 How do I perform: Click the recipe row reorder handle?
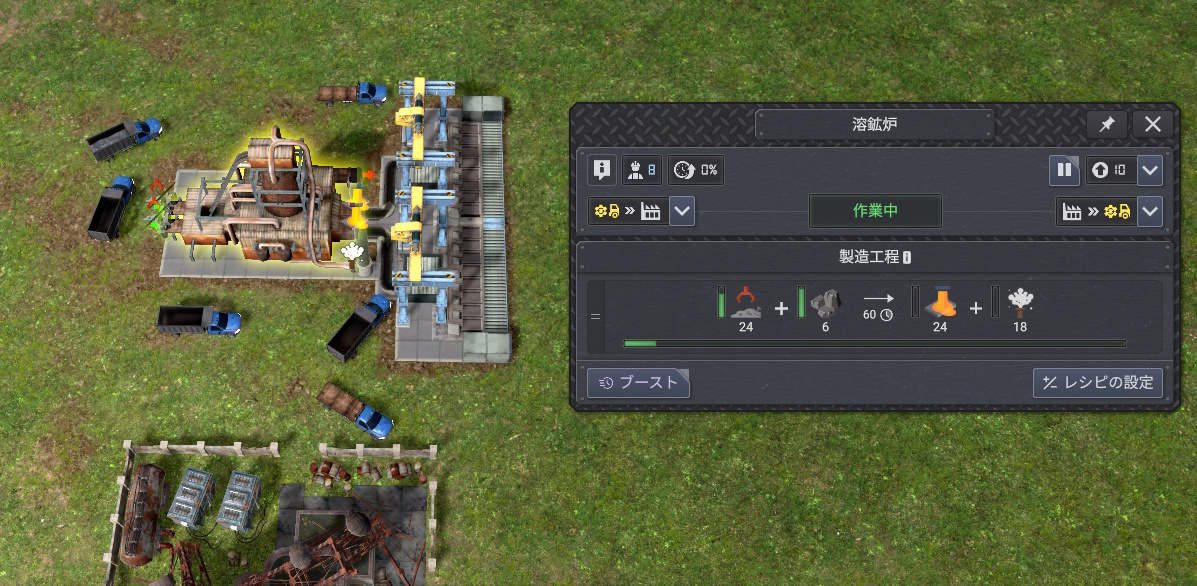click(x=595, y=317)
